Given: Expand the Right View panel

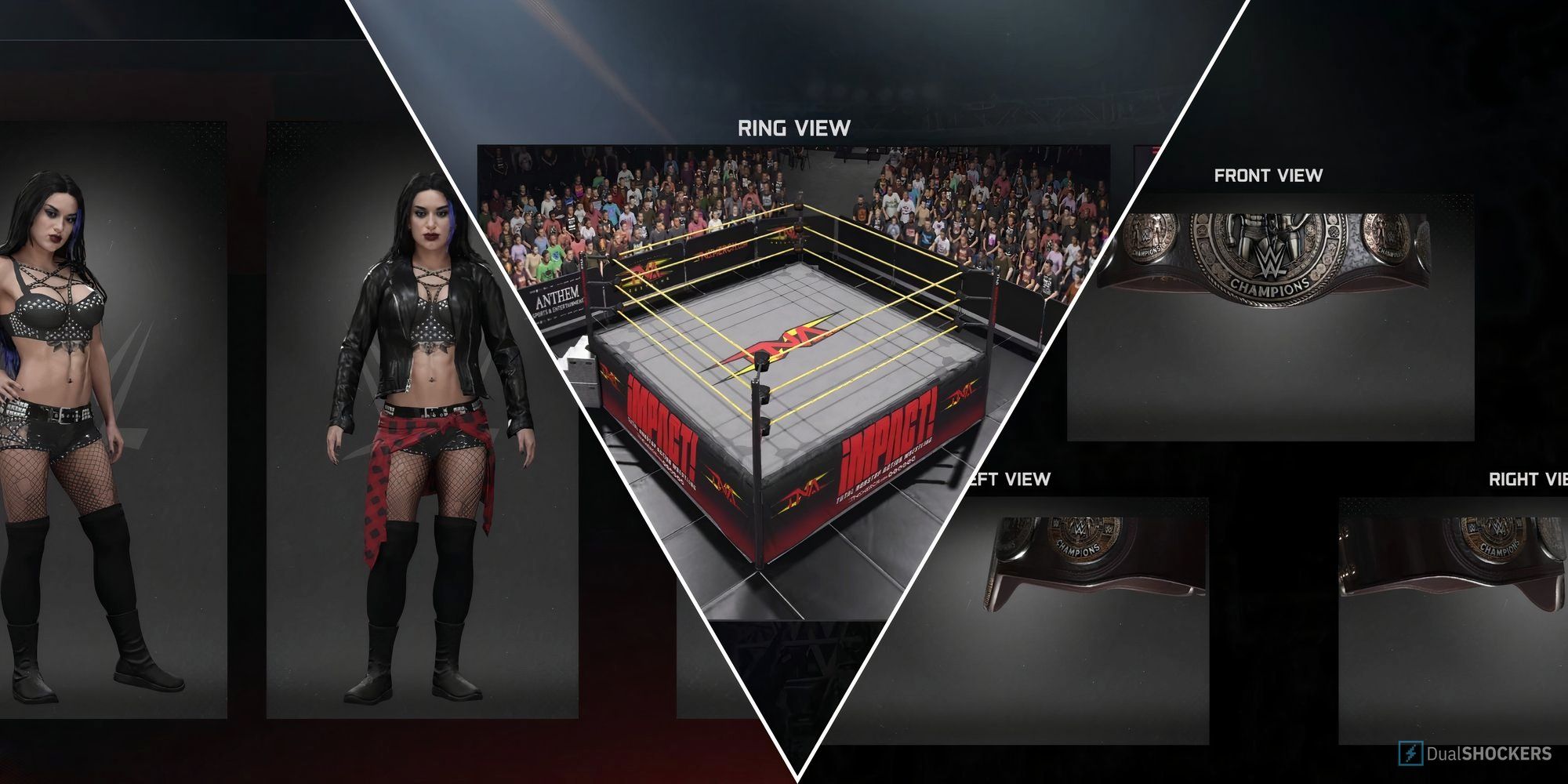Looking at the screenshot, I should (1529, 478).
